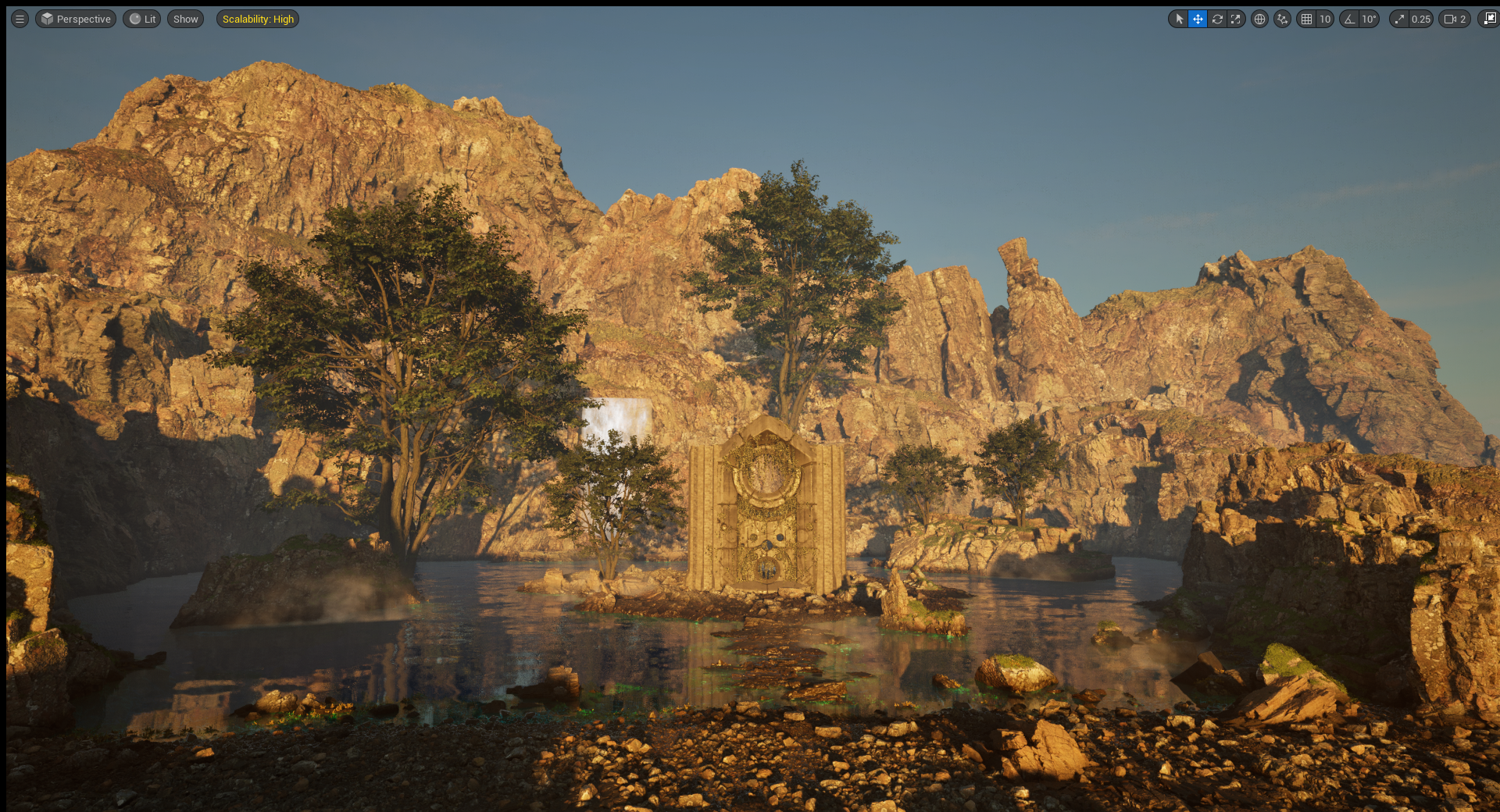This screenshot has height=812, width=1500.
Task: Toggle surface snapping icon
Action: [x=1282, y=19]
